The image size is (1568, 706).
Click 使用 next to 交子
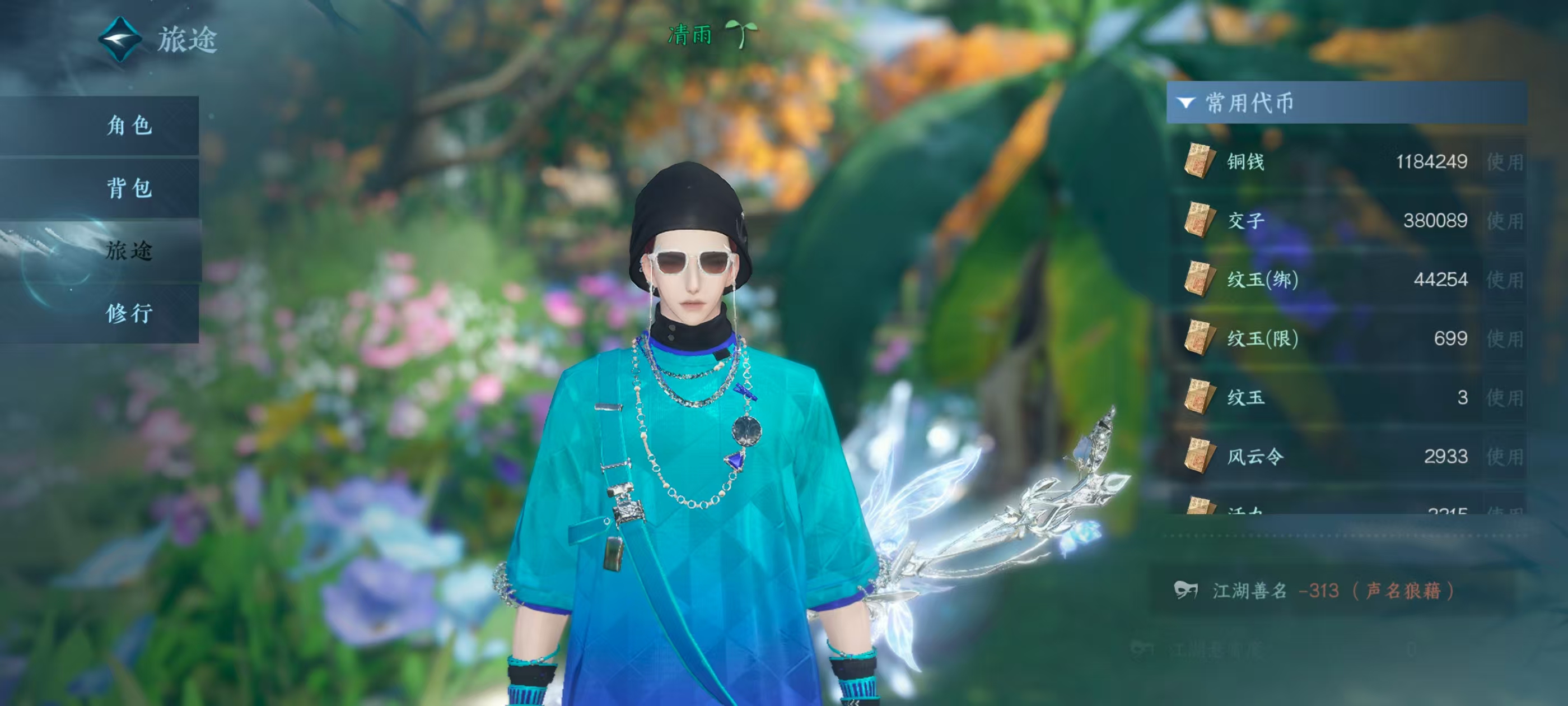click(x=1504, y=221)
